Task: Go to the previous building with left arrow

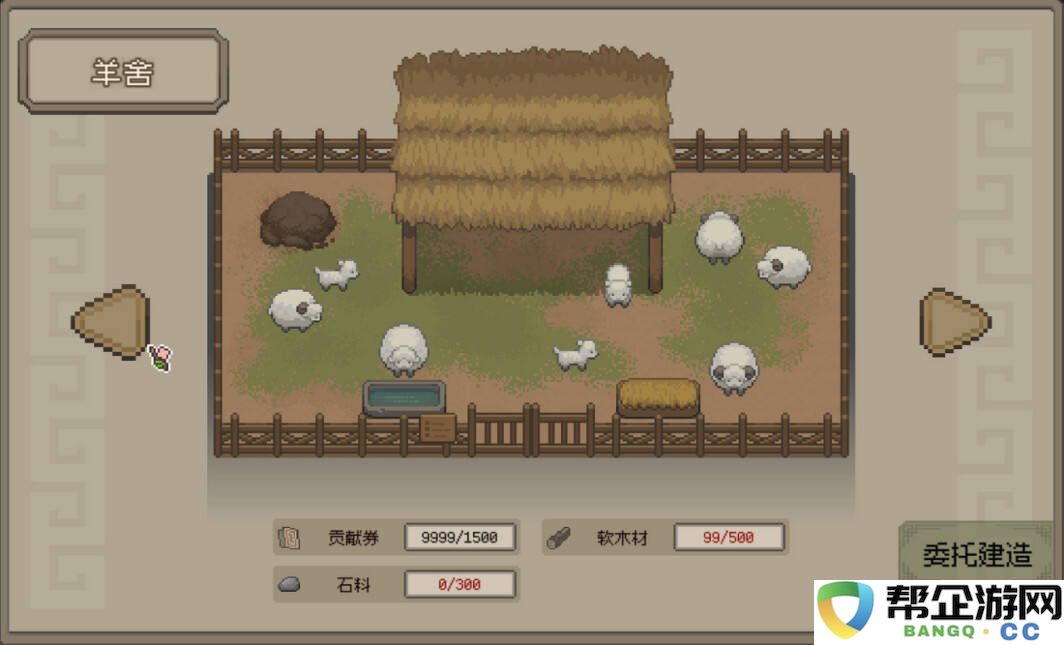Action: click(113, 321)
